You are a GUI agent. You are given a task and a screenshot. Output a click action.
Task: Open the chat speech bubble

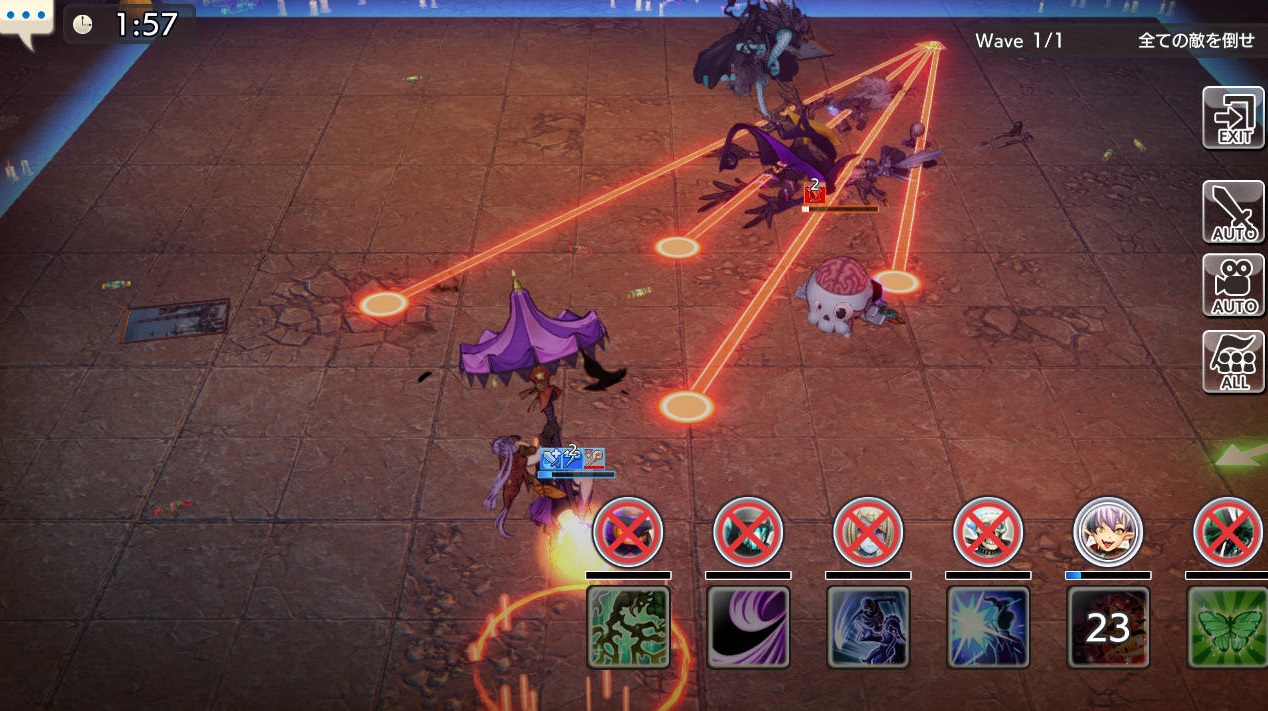pos(25,22)
